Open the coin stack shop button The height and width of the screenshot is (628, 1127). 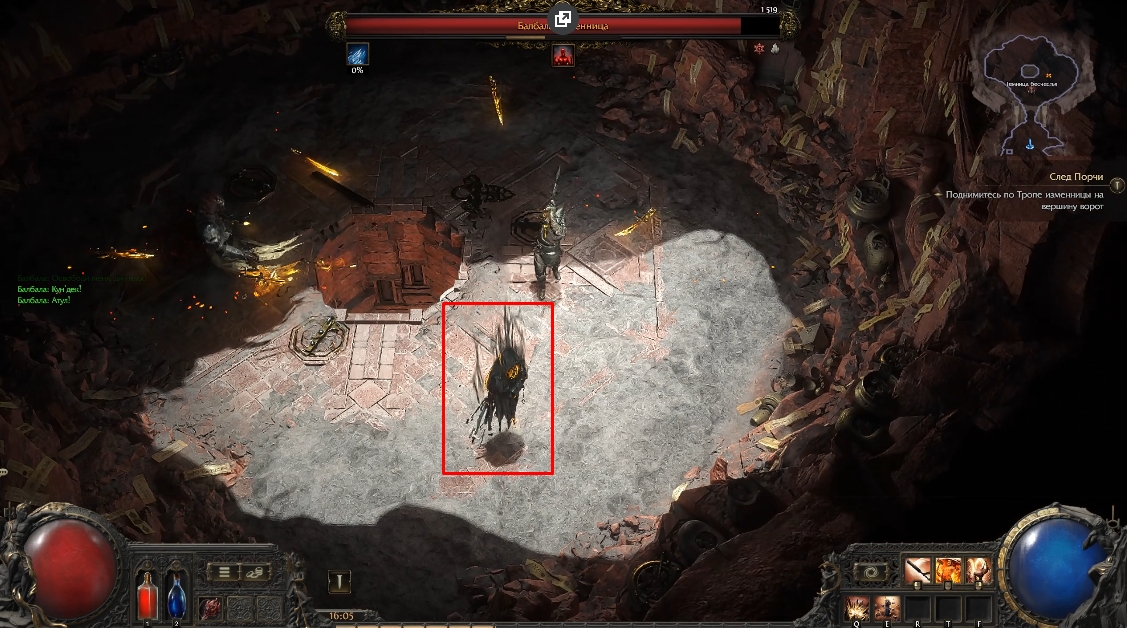[255, 572]
